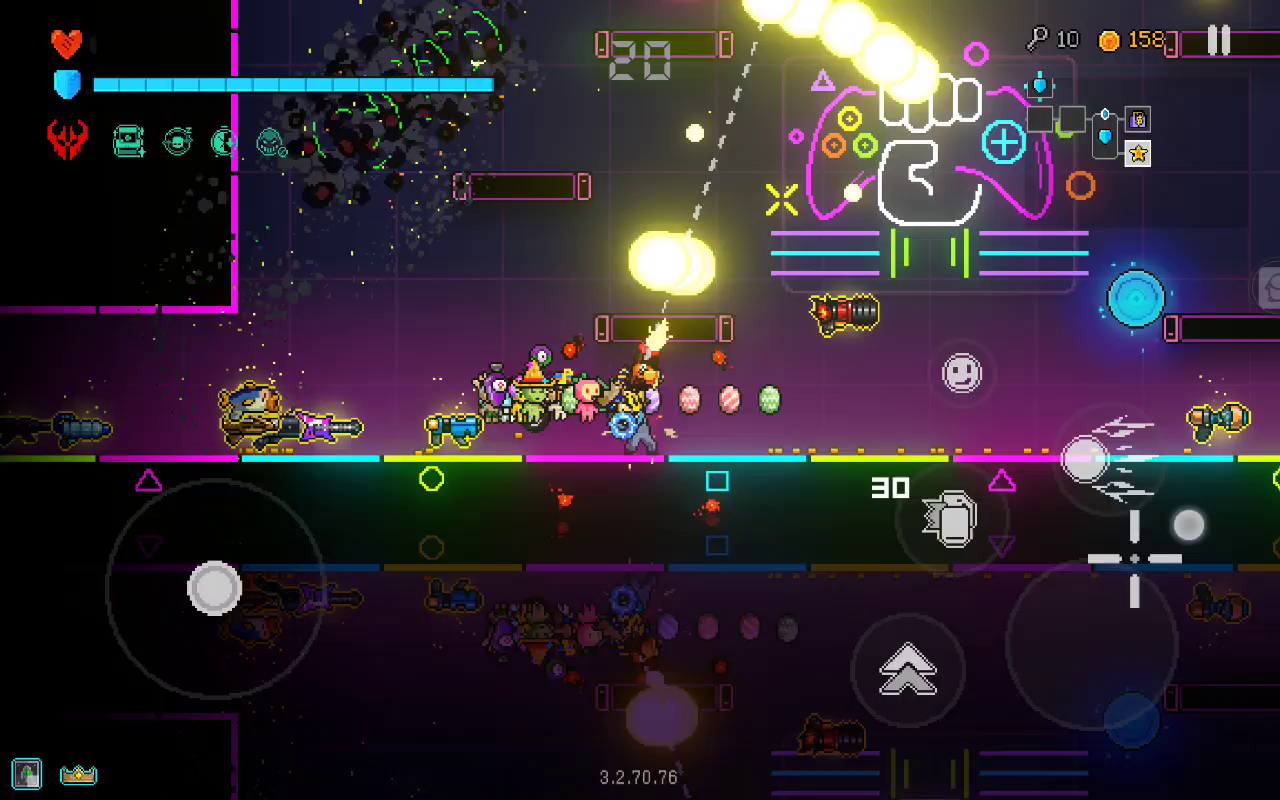Select the framed green item icon beside crown
Viewport: 1280px width, 800px height.
(x=27, y=773)
